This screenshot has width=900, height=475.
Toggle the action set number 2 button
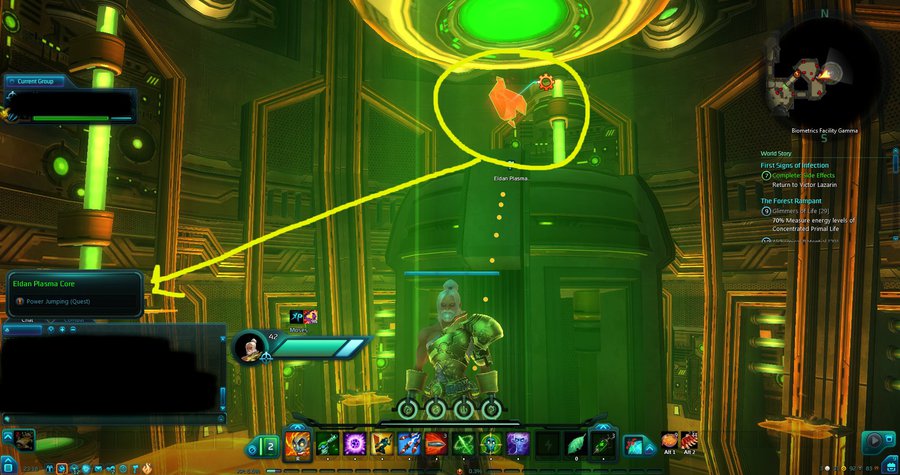(x=269, y=445)
